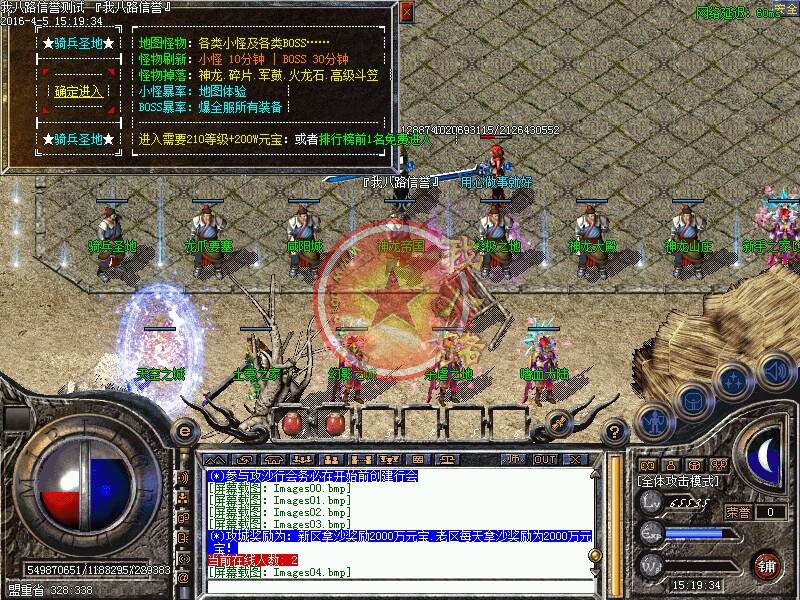Close the chat panel with its X button
The width and height of the screenshot is (800, 600).
point(576,459)
